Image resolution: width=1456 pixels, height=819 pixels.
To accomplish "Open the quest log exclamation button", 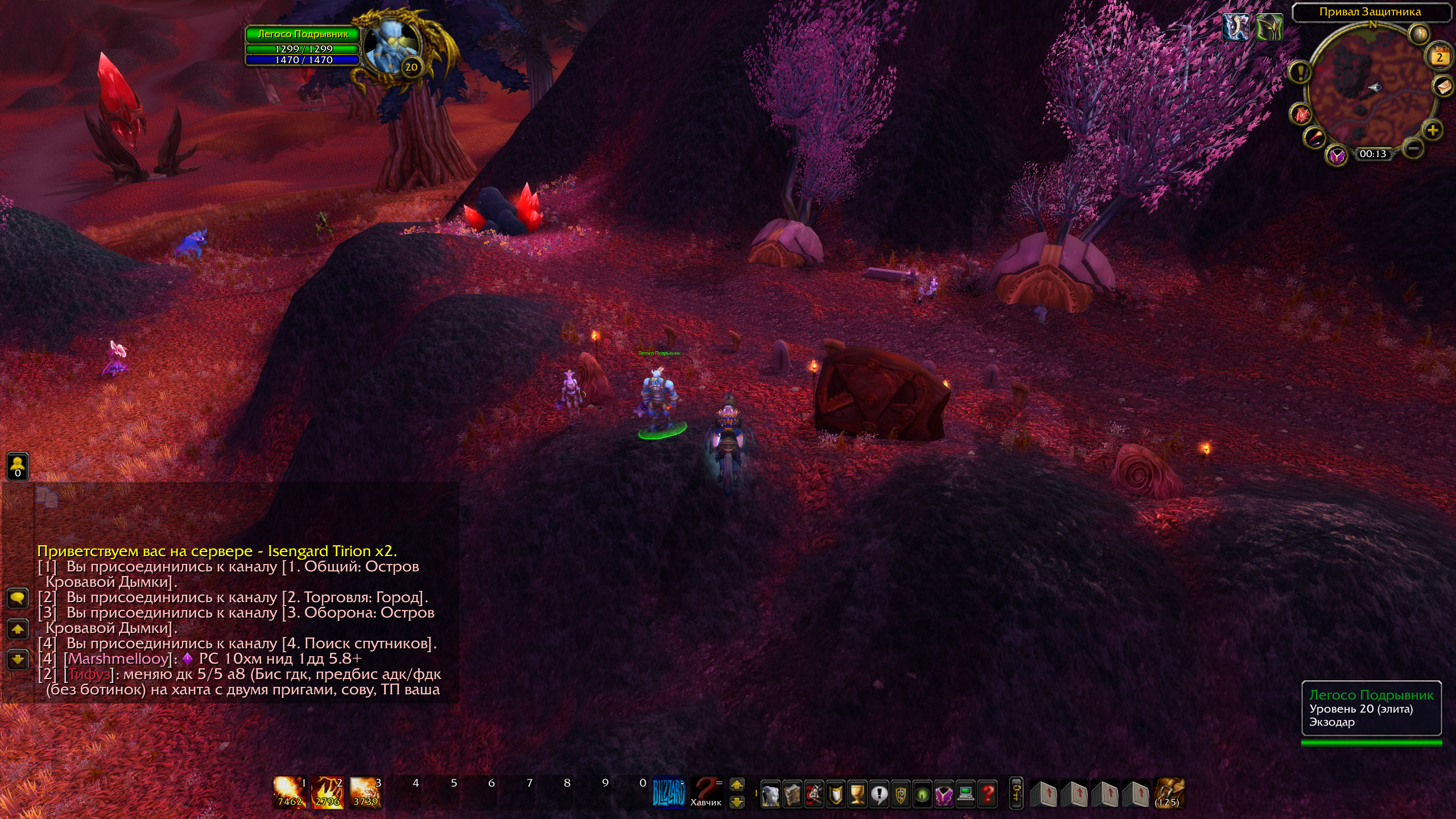I will 879,794.
